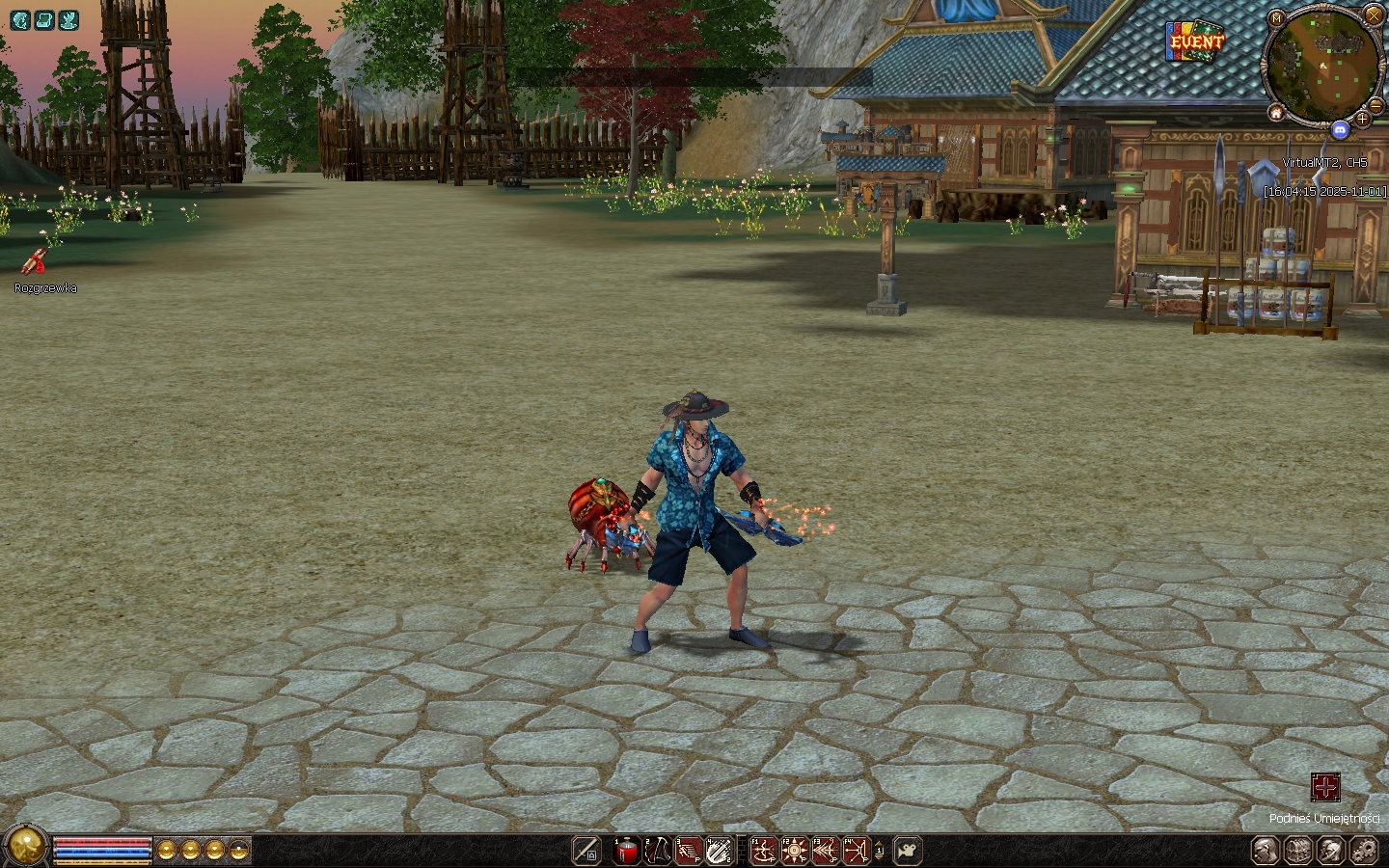The height and width of the screenshot is (868, 1389).
Task: Open the large map with the M button
Action: coord(1276,18)
